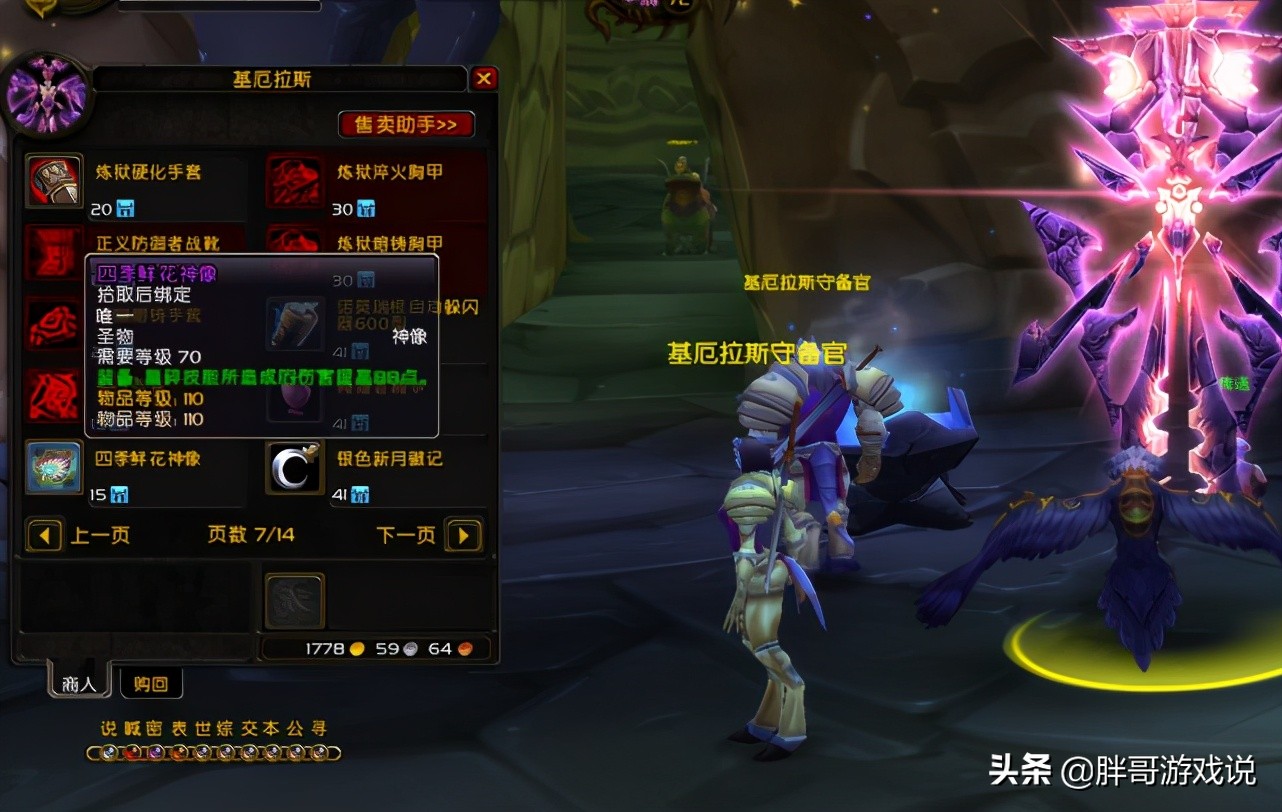This screenshot has height=812, width=1282.
Task: Select the 炼狱硬化手套 gloves item icon
Action: tap(55, 178)
